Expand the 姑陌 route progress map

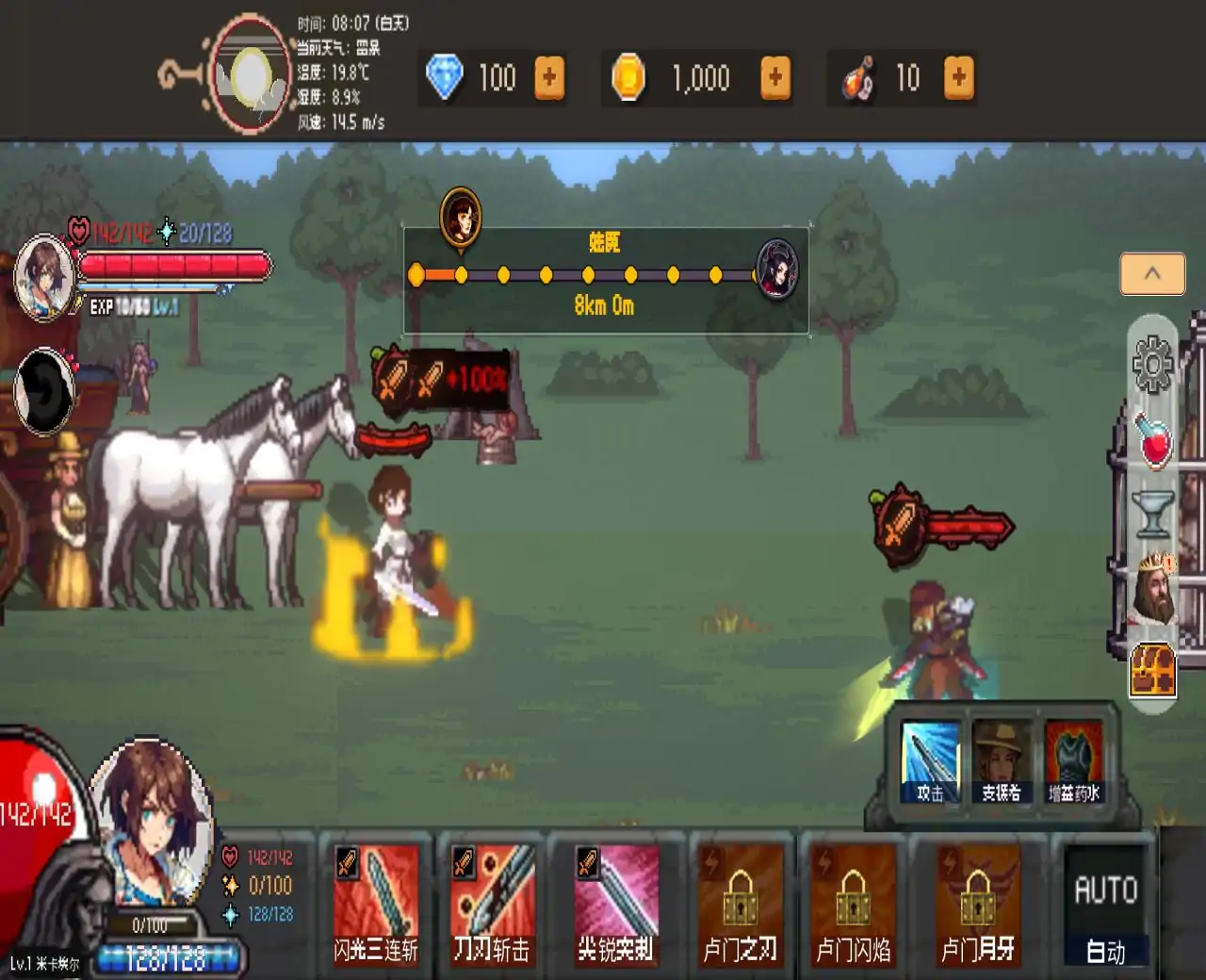pyautogui.click(x=605, y=276)
